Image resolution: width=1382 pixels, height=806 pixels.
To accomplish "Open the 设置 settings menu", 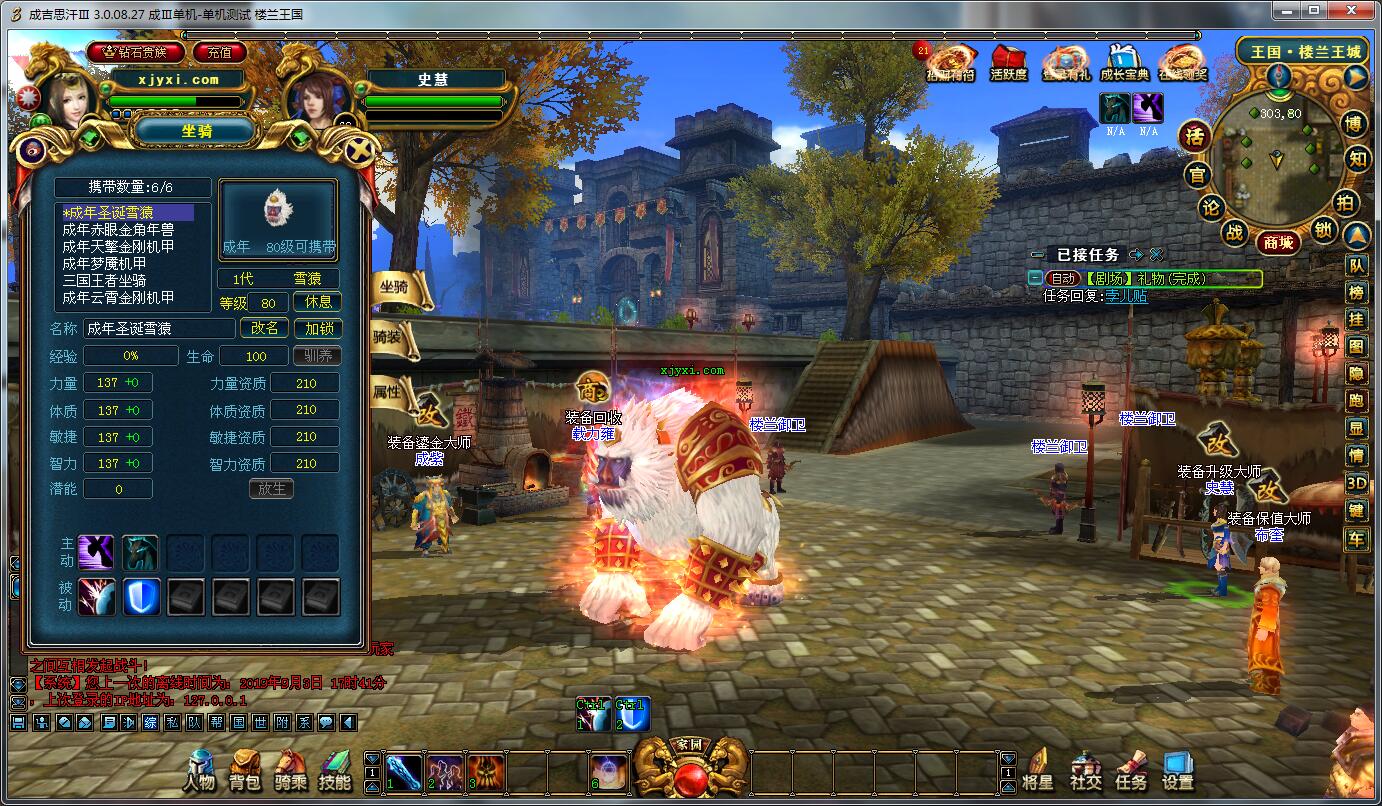I will [x=1178, y=770].
